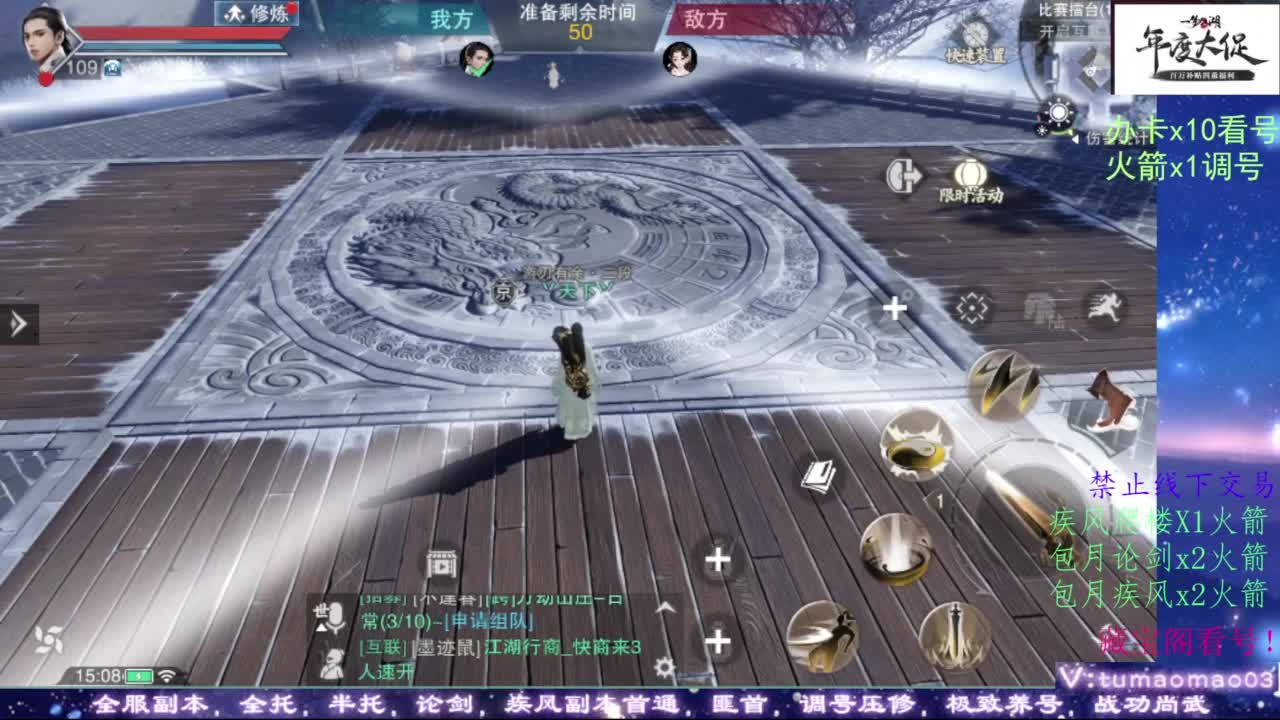Tap the 限时活动 lantern event icon
The width and height of the screenshot is (1280, 720).
click(972, 172)
